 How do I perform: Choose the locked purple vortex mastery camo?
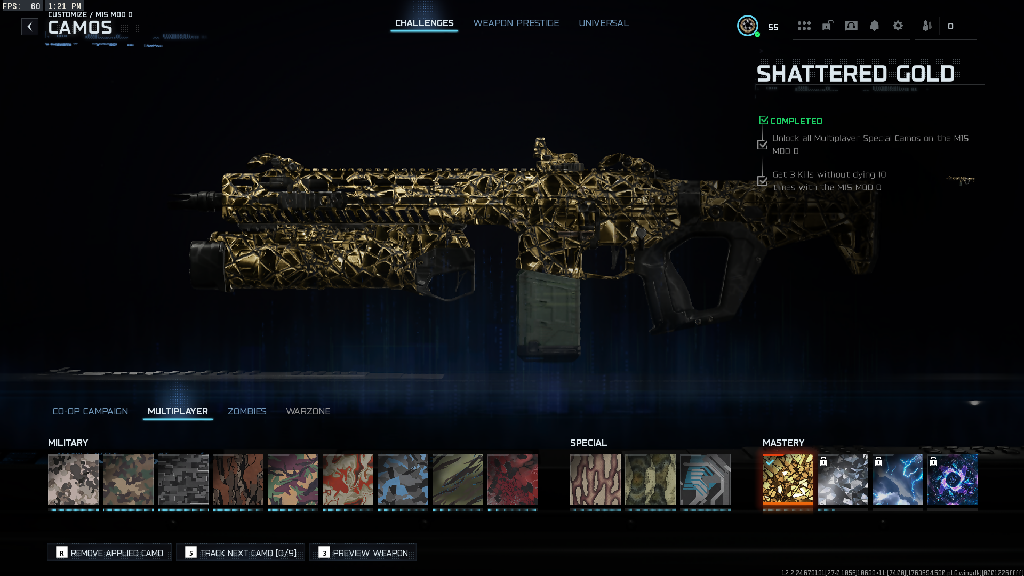click(x=952, y=480)
